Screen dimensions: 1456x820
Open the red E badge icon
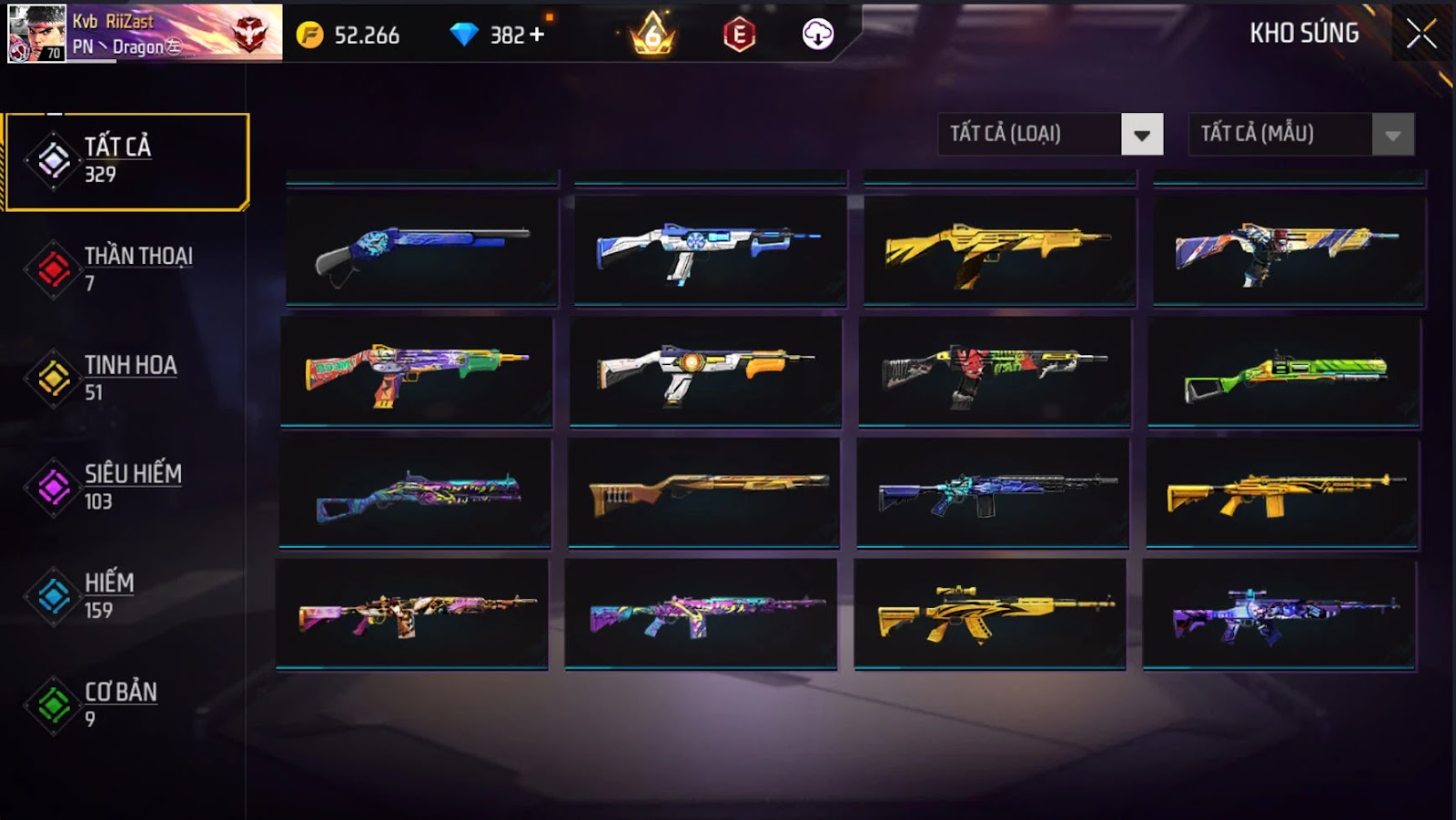tap(739, 35)
